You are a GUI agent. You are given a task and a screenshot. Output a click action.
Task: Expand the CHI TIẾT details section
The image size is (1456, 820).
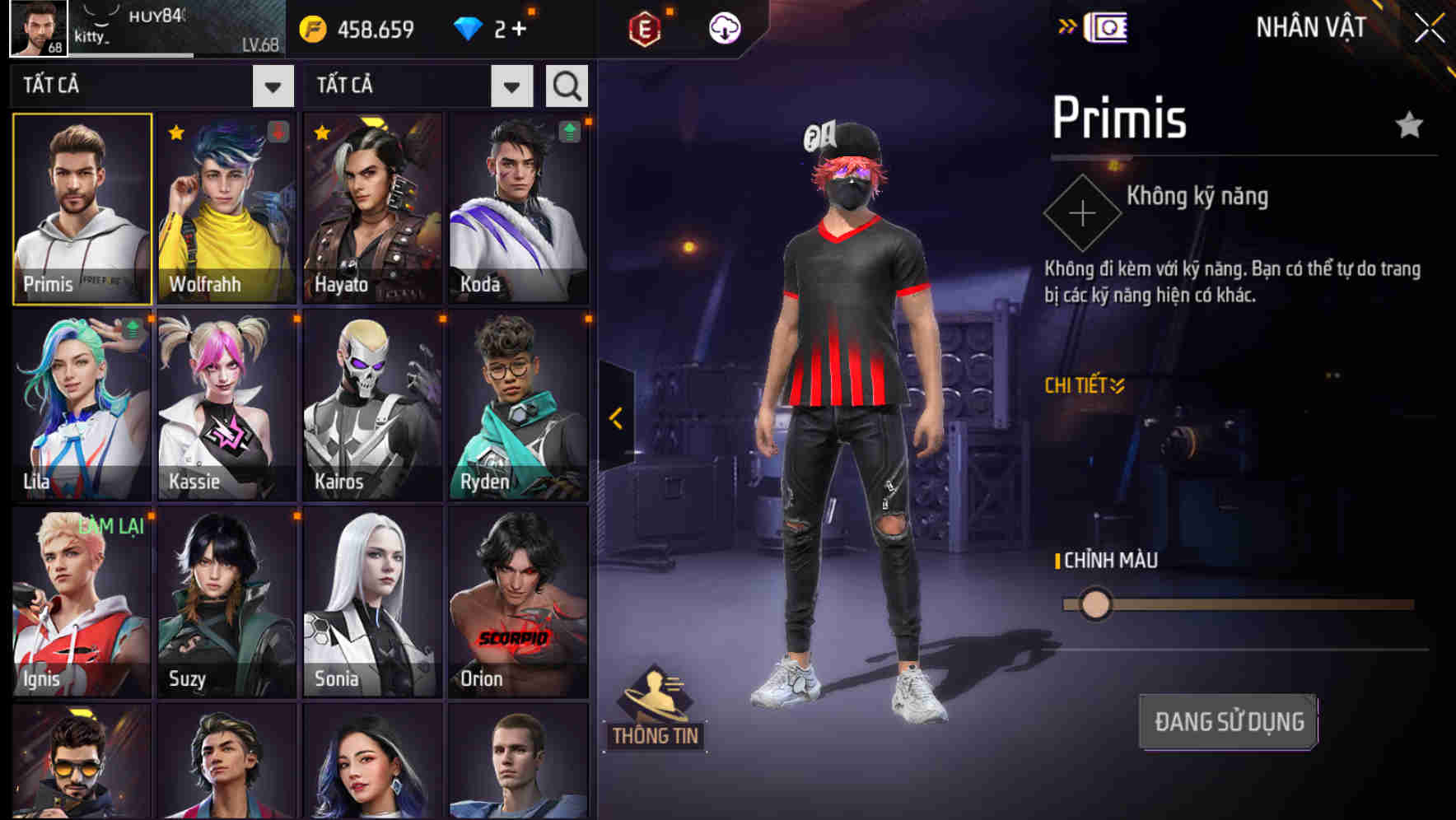pos(1084,384)
